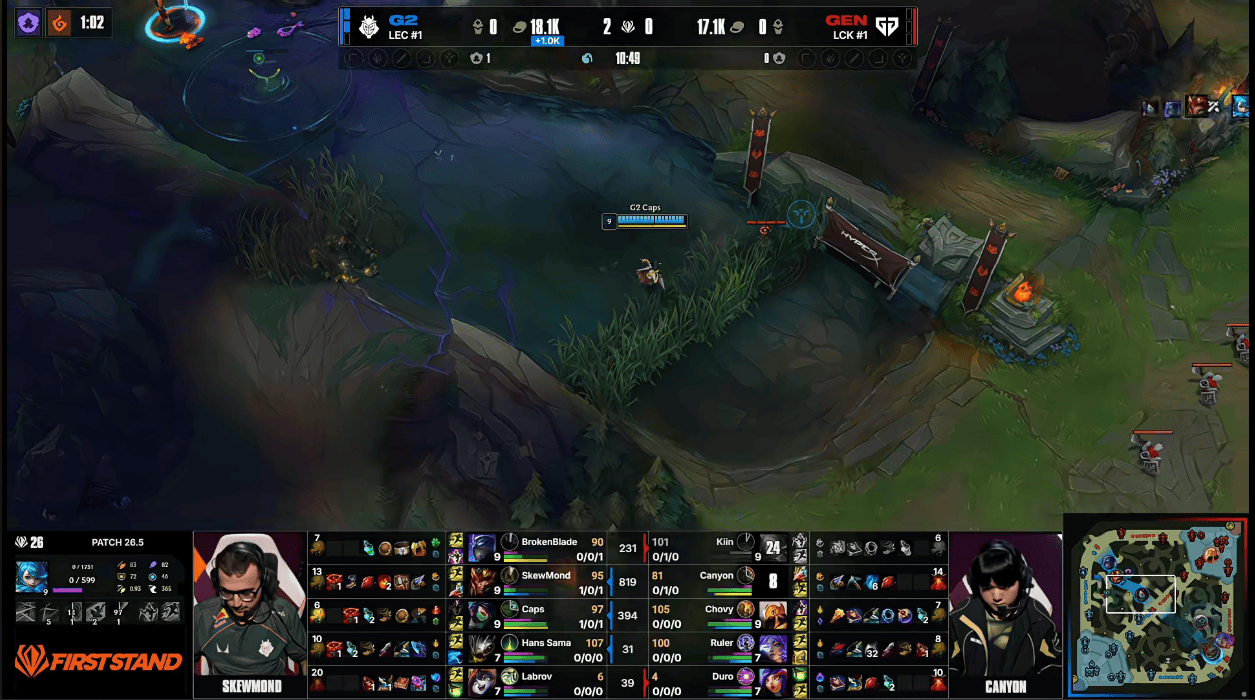Select Kiin's respawning champion portrait

[x=773, y=548]
